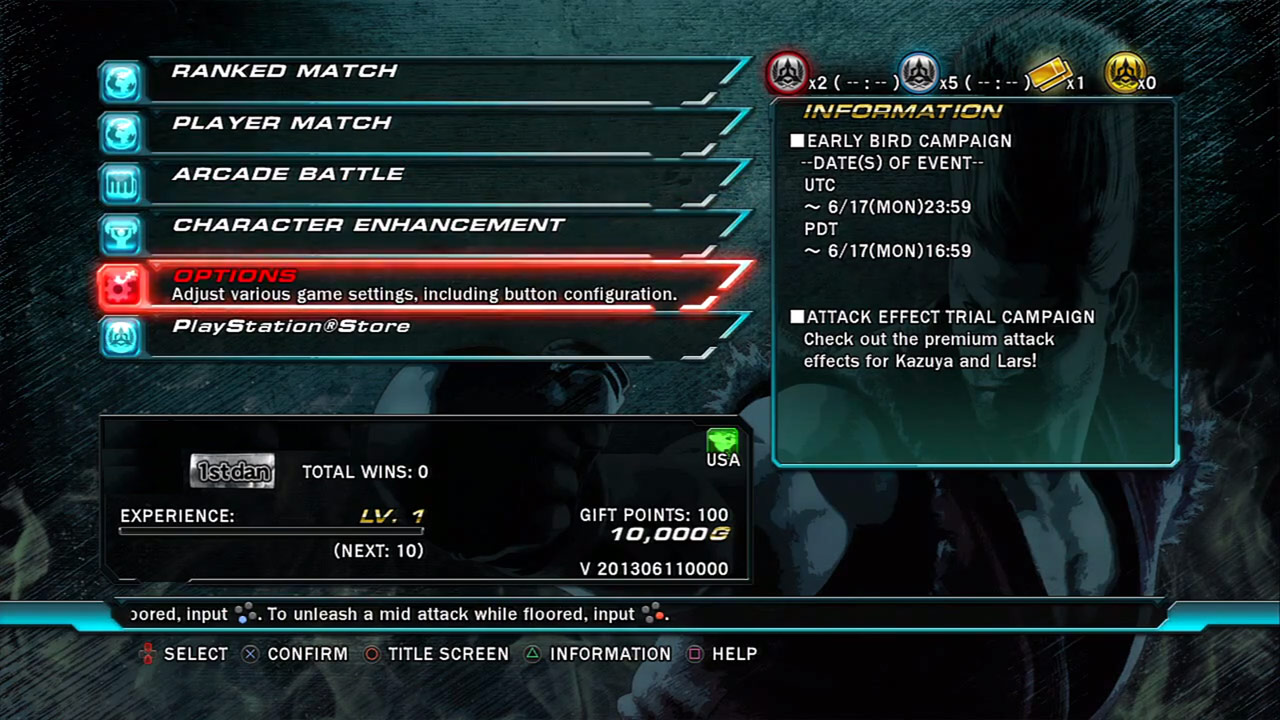Click the blue emblem counter showing x5

click(x=919, y=72)
